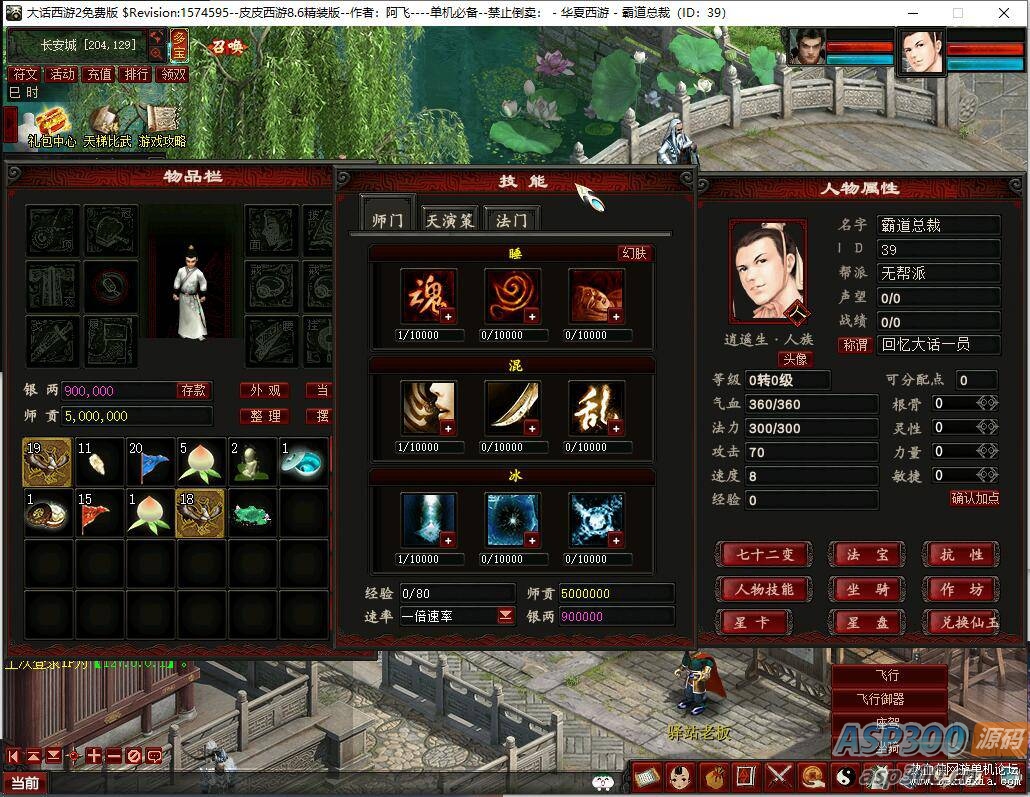
Task: Open the 人物技能 character skills button
Action: tap(765, 589)
